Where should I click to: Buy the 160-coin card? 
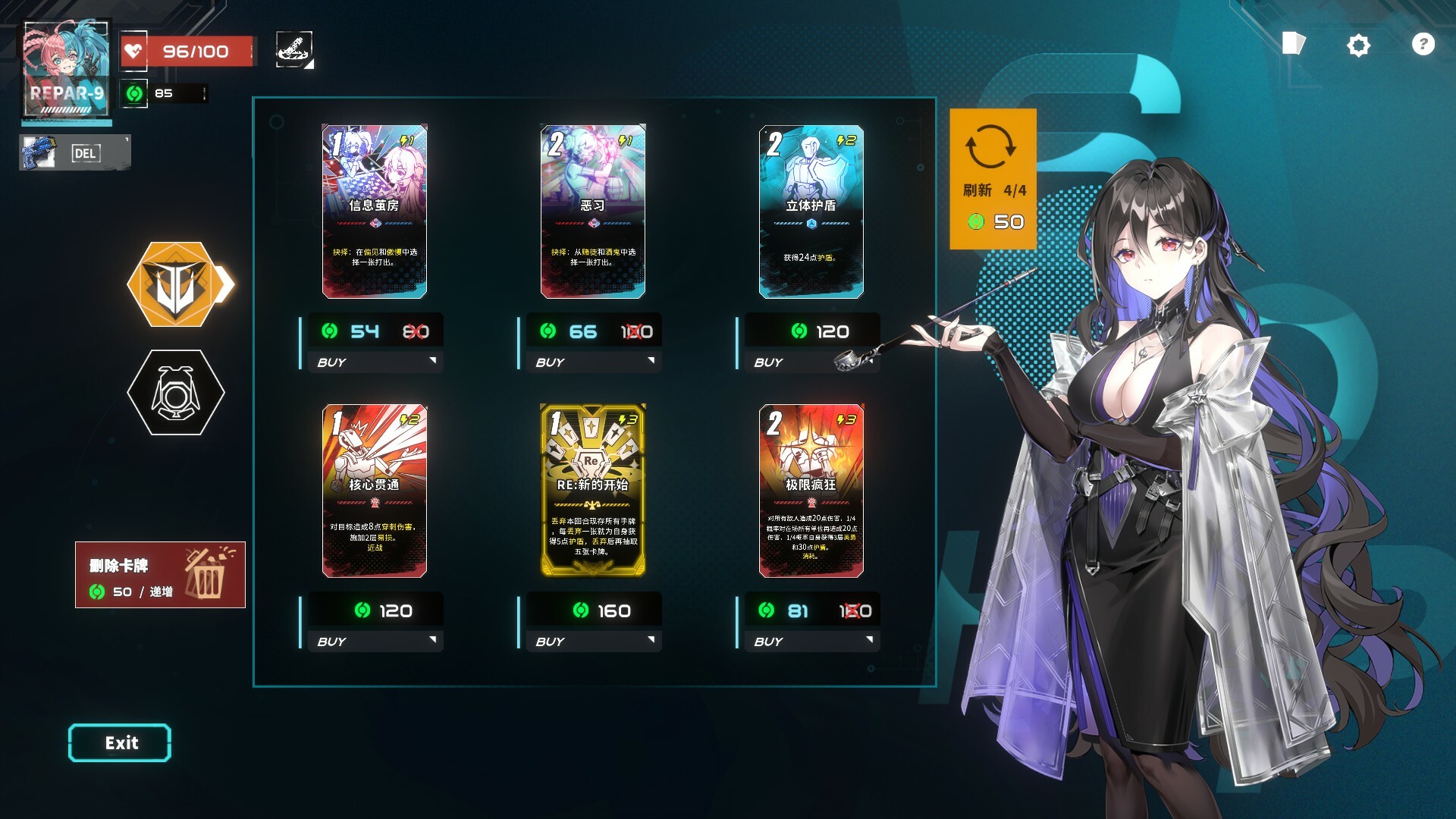593,641
